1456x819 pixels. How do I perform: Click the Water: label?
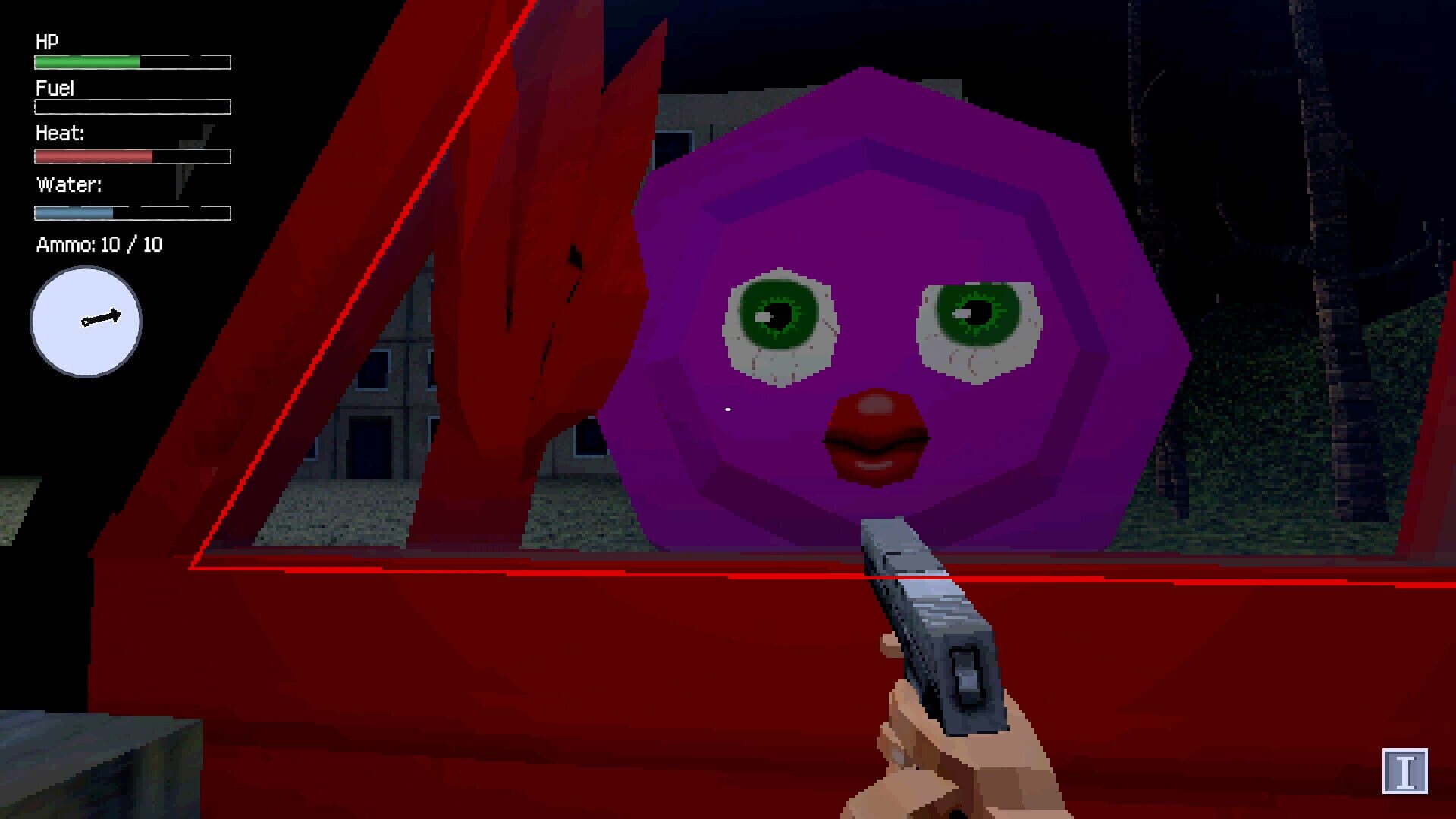67,184
